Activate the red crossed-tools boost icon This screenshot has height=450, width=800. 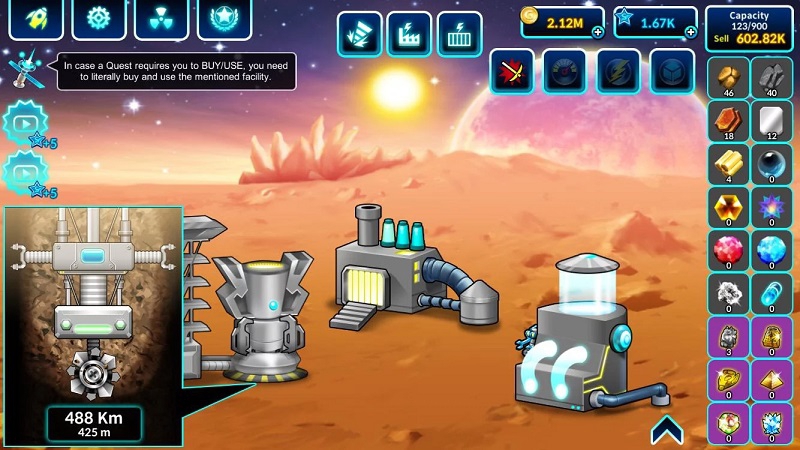pos(511,72)
